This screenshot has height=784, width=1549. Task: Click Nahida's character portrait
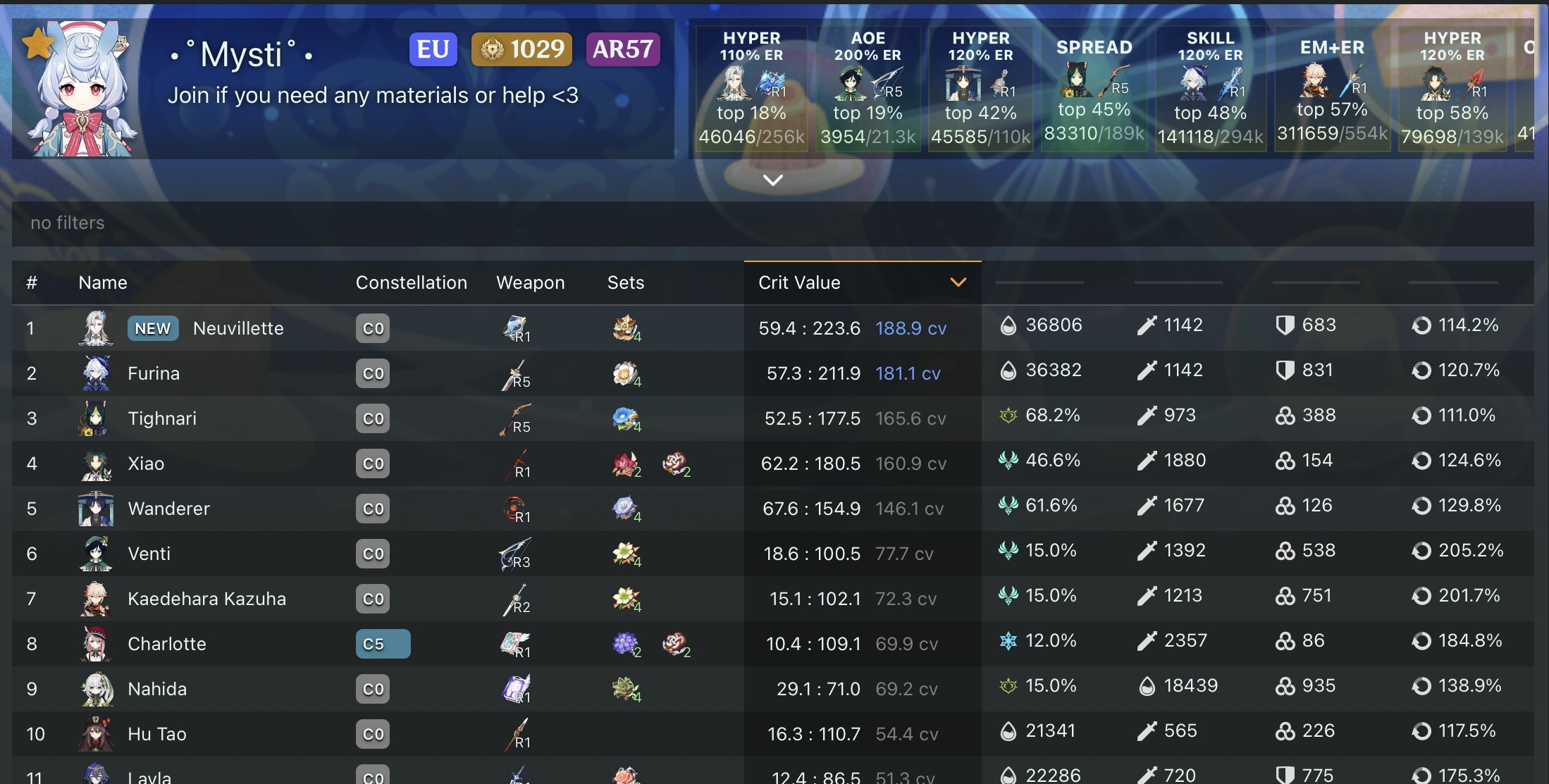tap(97, 689)
